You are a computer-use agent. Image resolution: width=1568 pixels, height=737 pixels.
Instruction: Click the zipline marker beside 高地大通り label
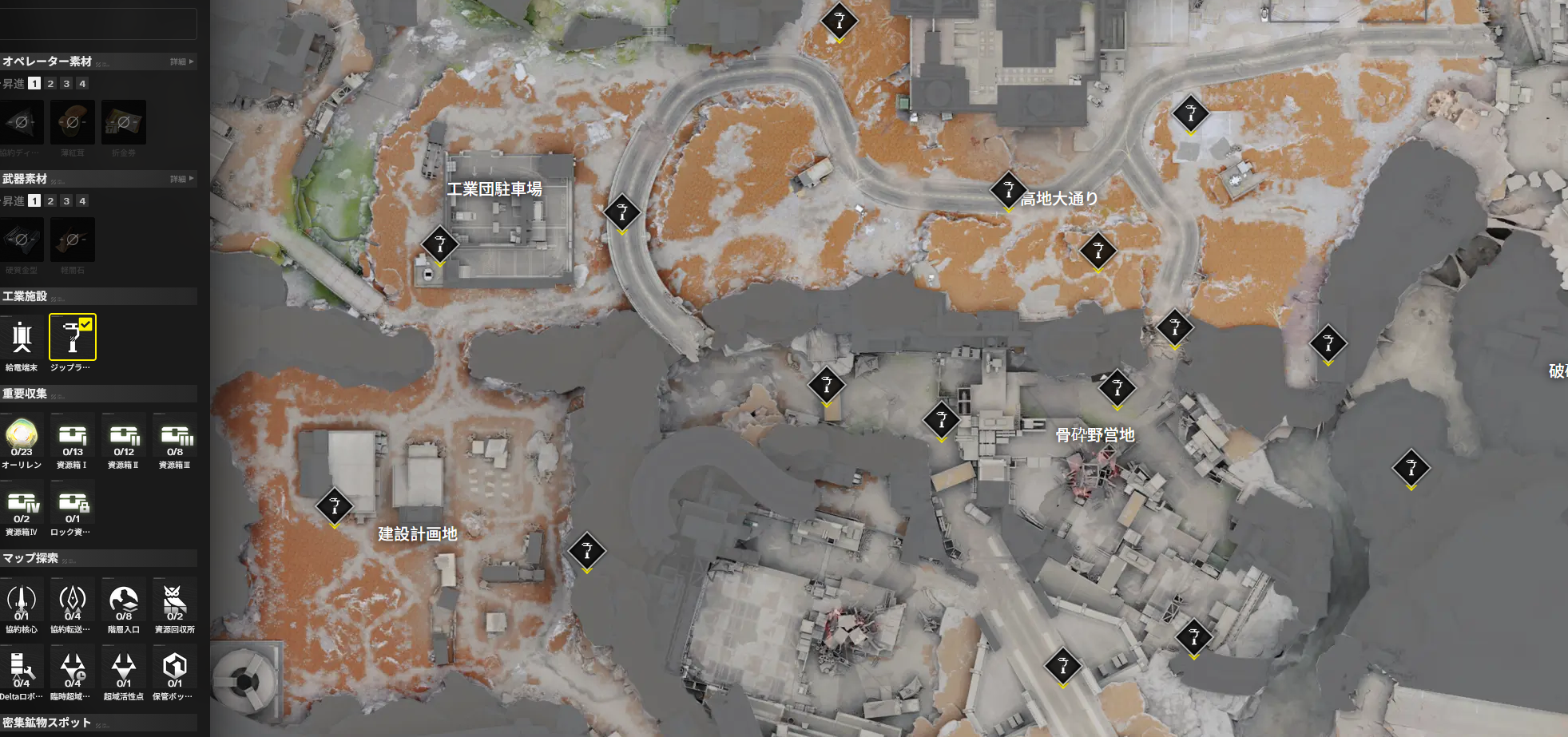click(x=1008, y=190)
